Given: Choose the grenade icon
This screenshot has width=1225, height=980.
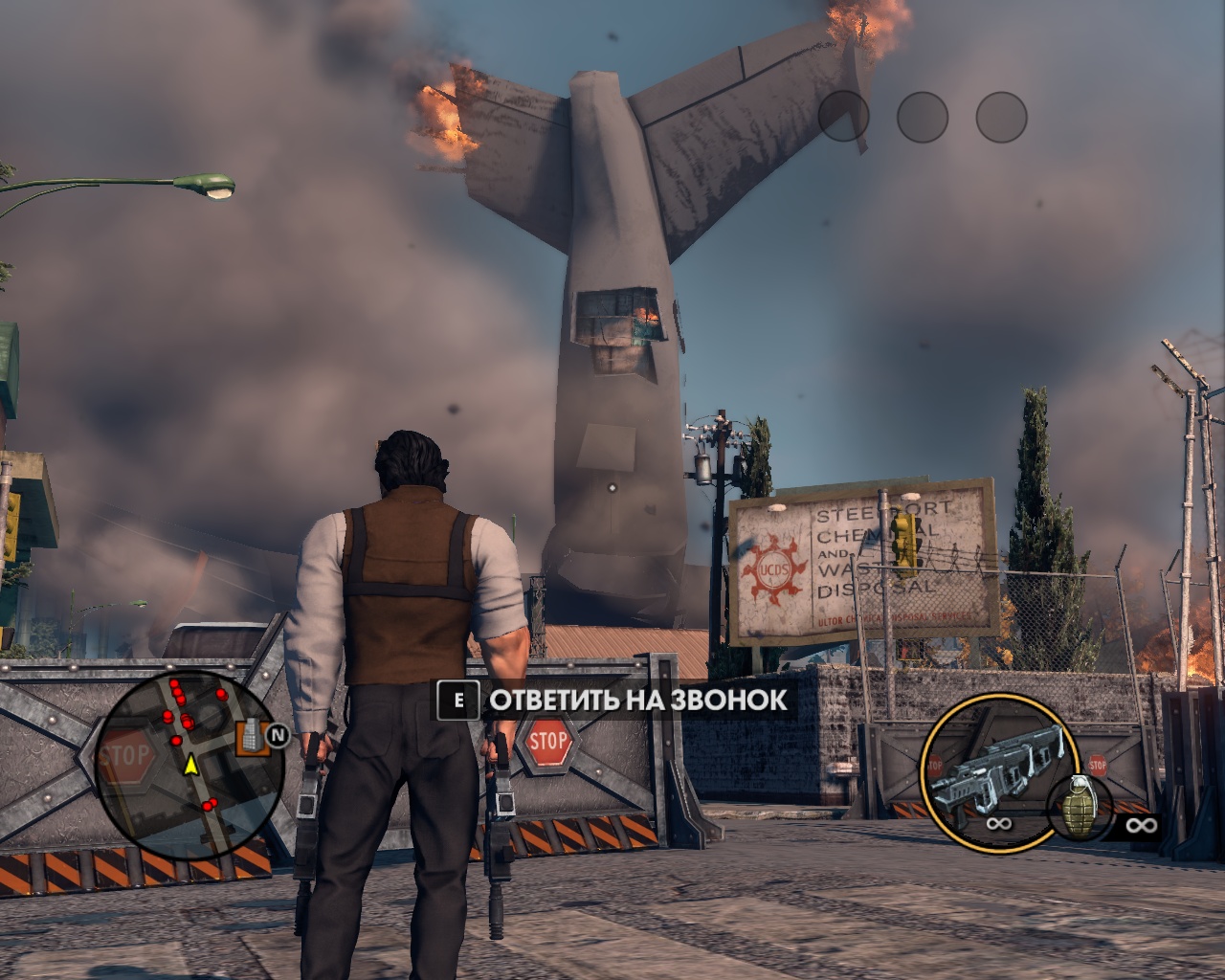Looking at the screenshot, I should click(x=1080, y=807).
